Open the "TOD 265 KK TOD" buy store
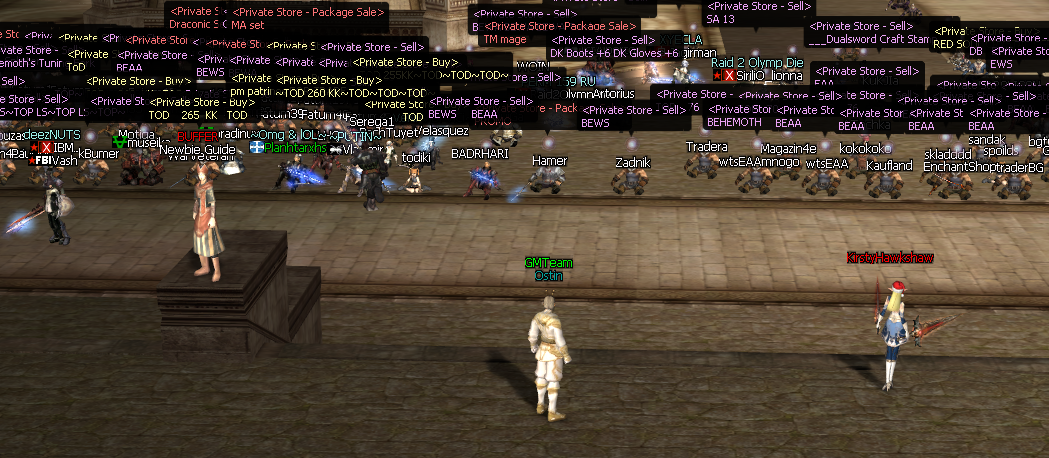1049x458 pixels. click(x=200, y=109)
